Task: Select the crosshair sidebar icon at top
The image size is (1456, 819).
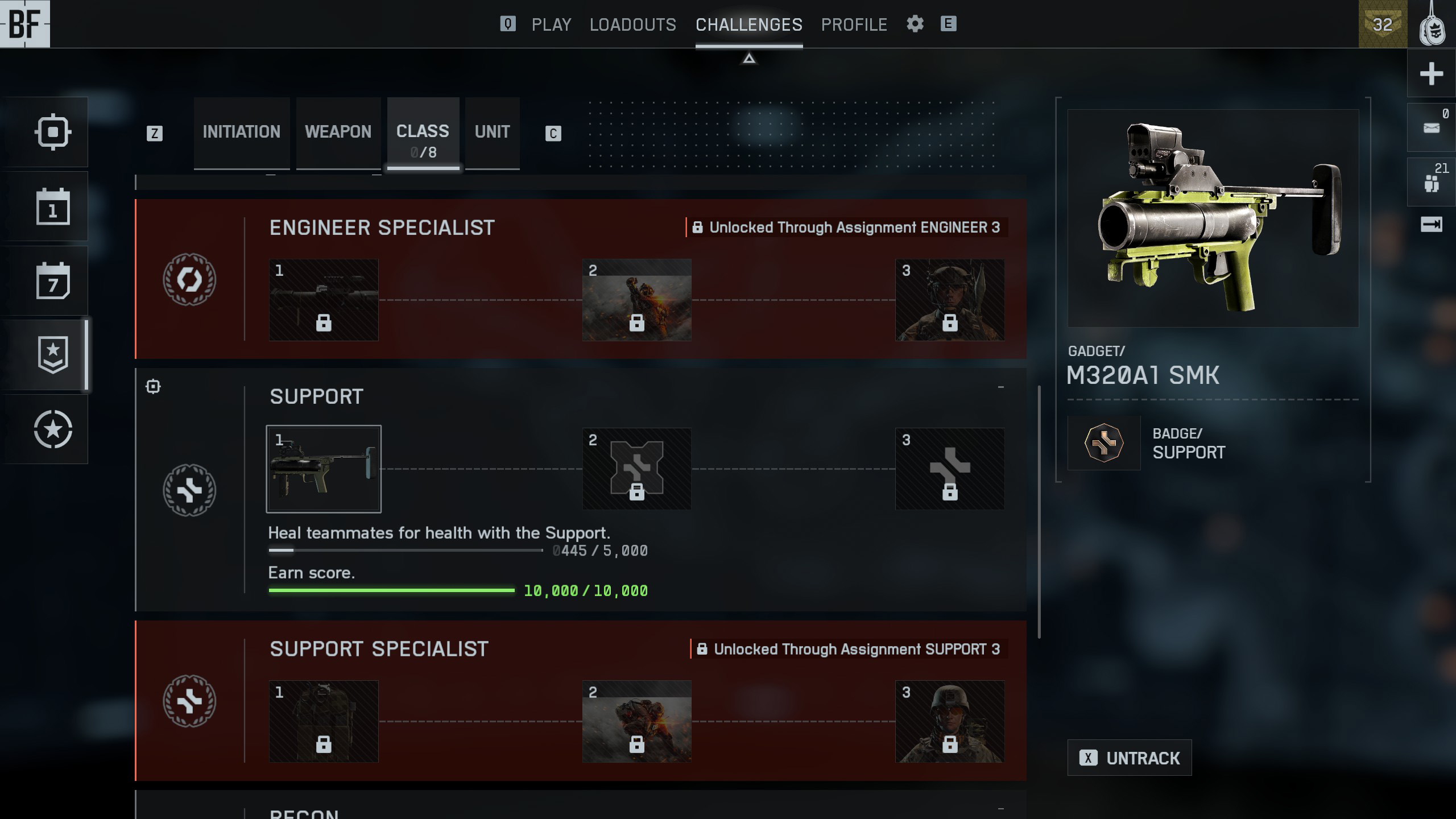Action: 53,132
